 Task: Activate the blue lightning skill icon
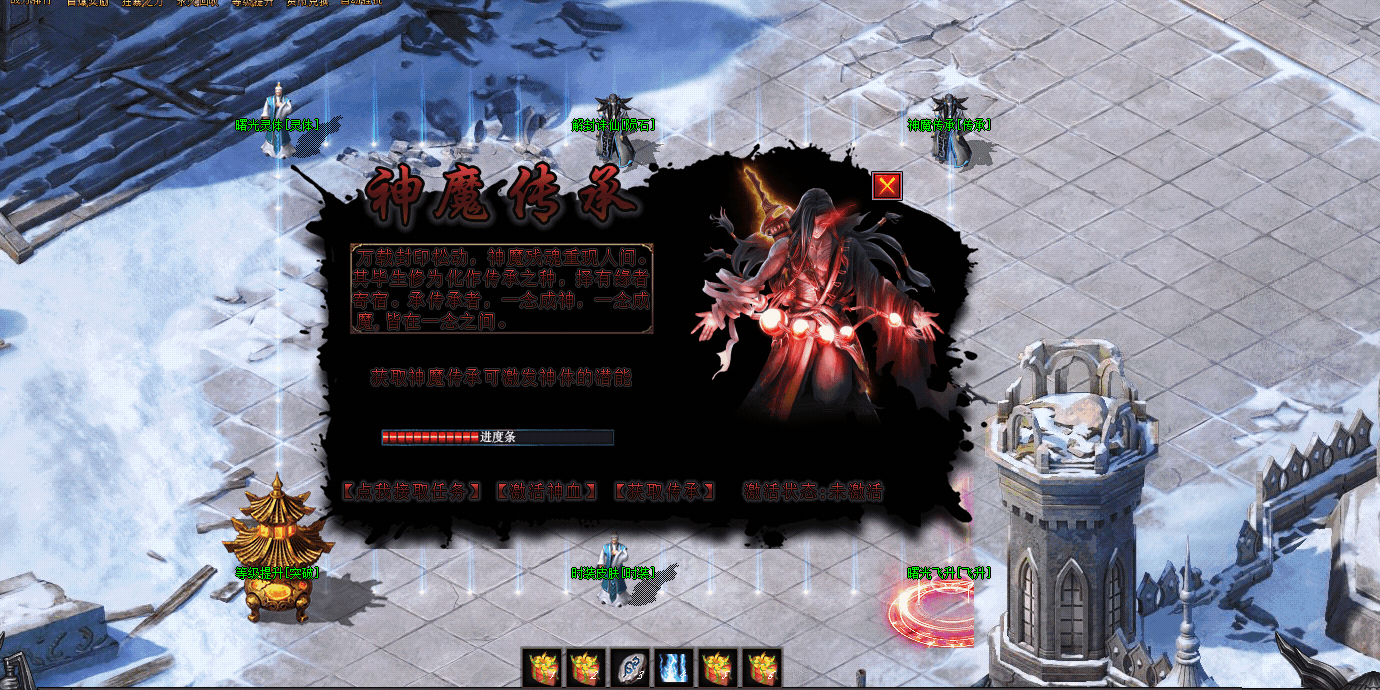pyautogui.click(x=674, y=667)
